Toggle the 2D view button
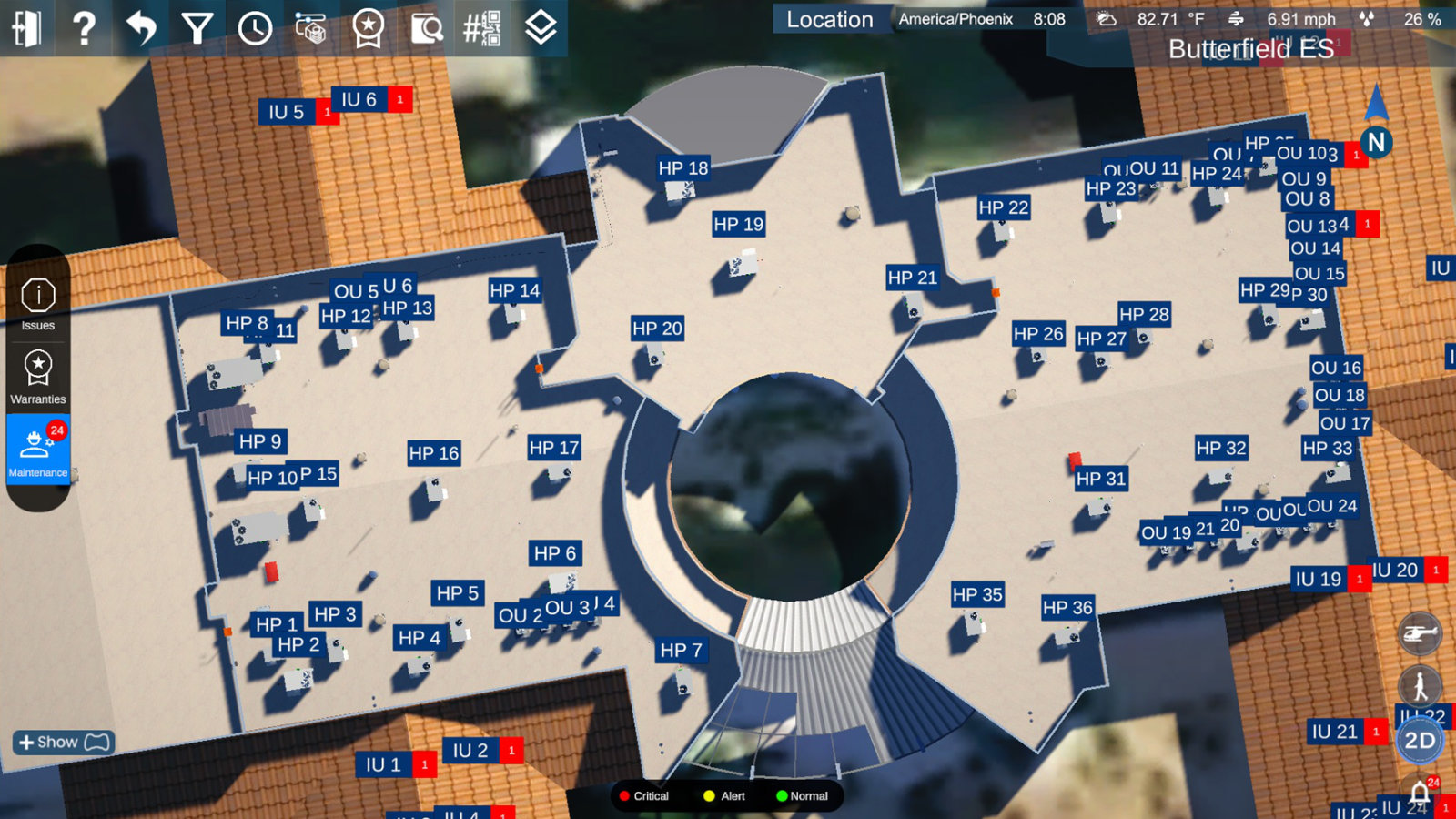 coord(1420,741)
